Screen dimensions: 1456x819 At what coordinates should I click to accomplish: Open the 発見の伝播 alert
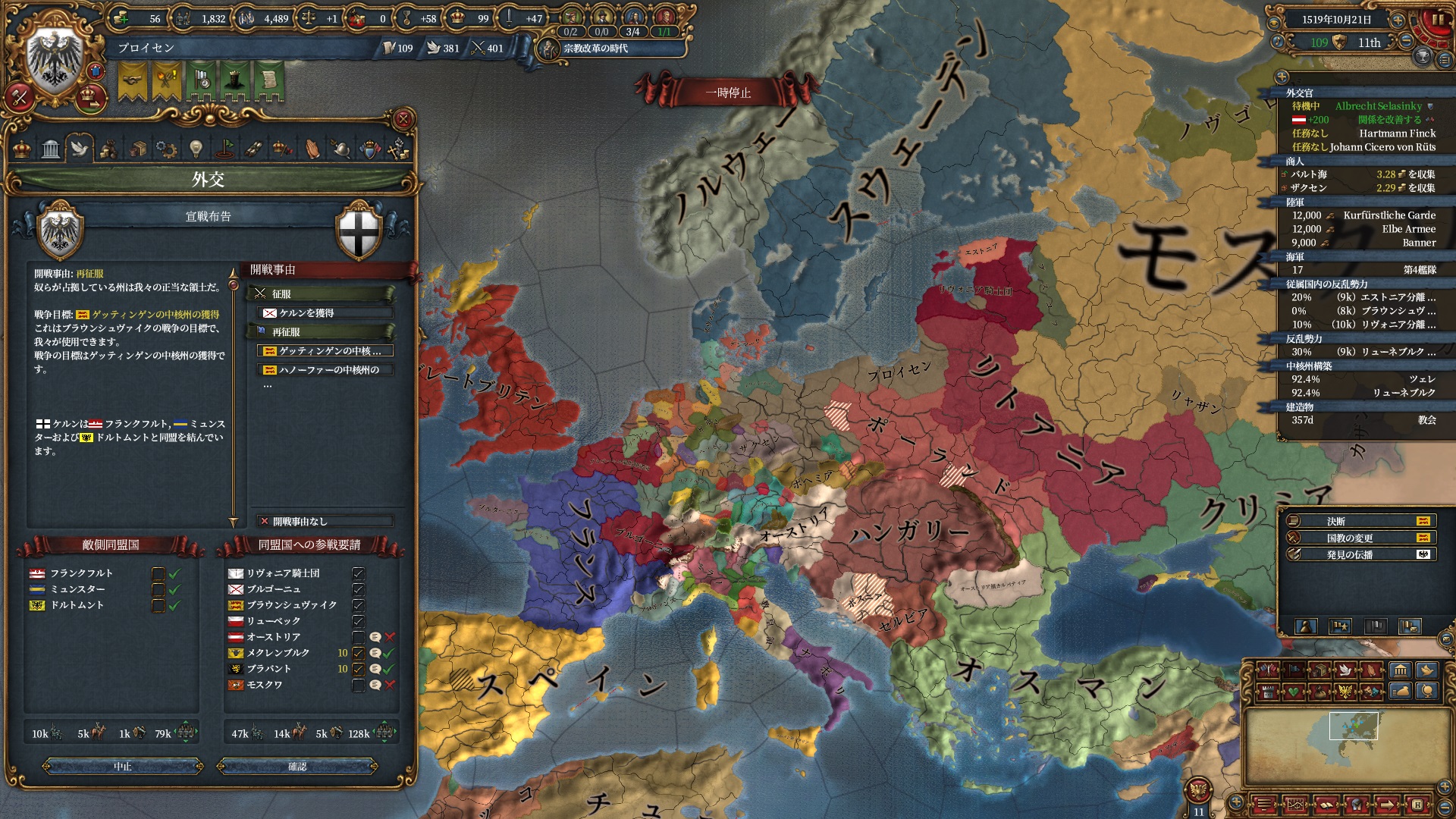pos(1350,555)
